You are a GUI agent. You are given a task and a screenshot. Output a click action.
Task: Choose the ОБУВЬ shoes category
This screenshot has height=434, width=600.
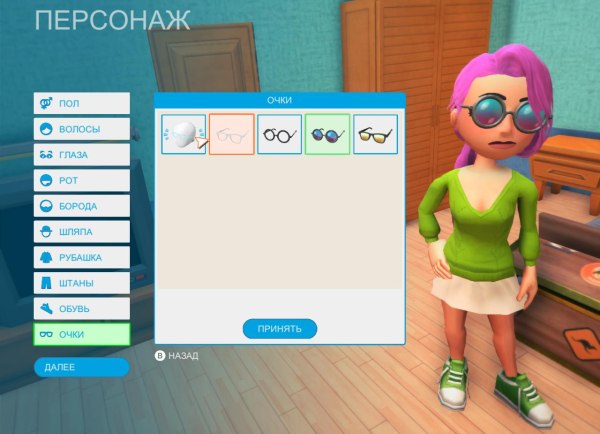(x=82, y=308)
